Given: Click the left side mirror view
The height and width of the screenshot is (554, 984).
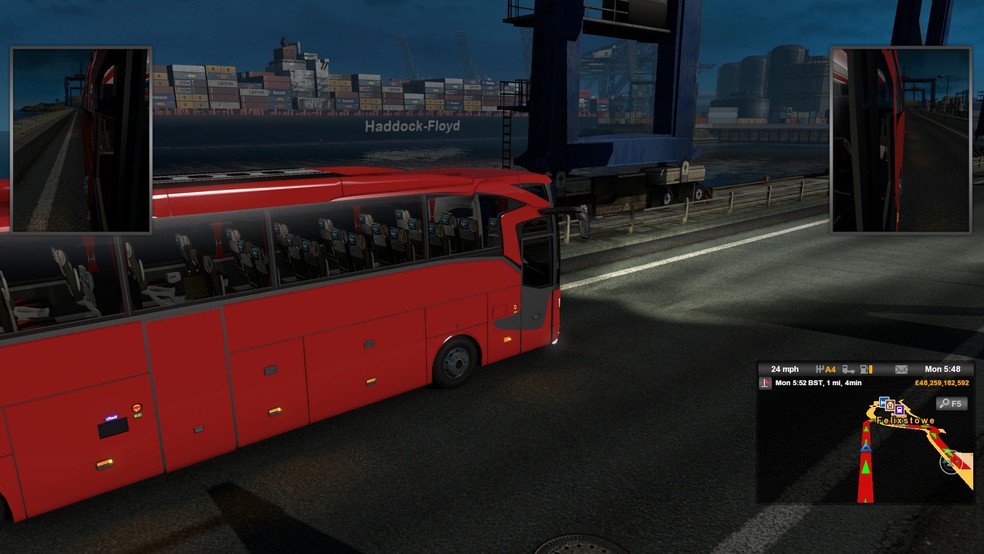Looking at the screenshot, I should click(81, 139).
